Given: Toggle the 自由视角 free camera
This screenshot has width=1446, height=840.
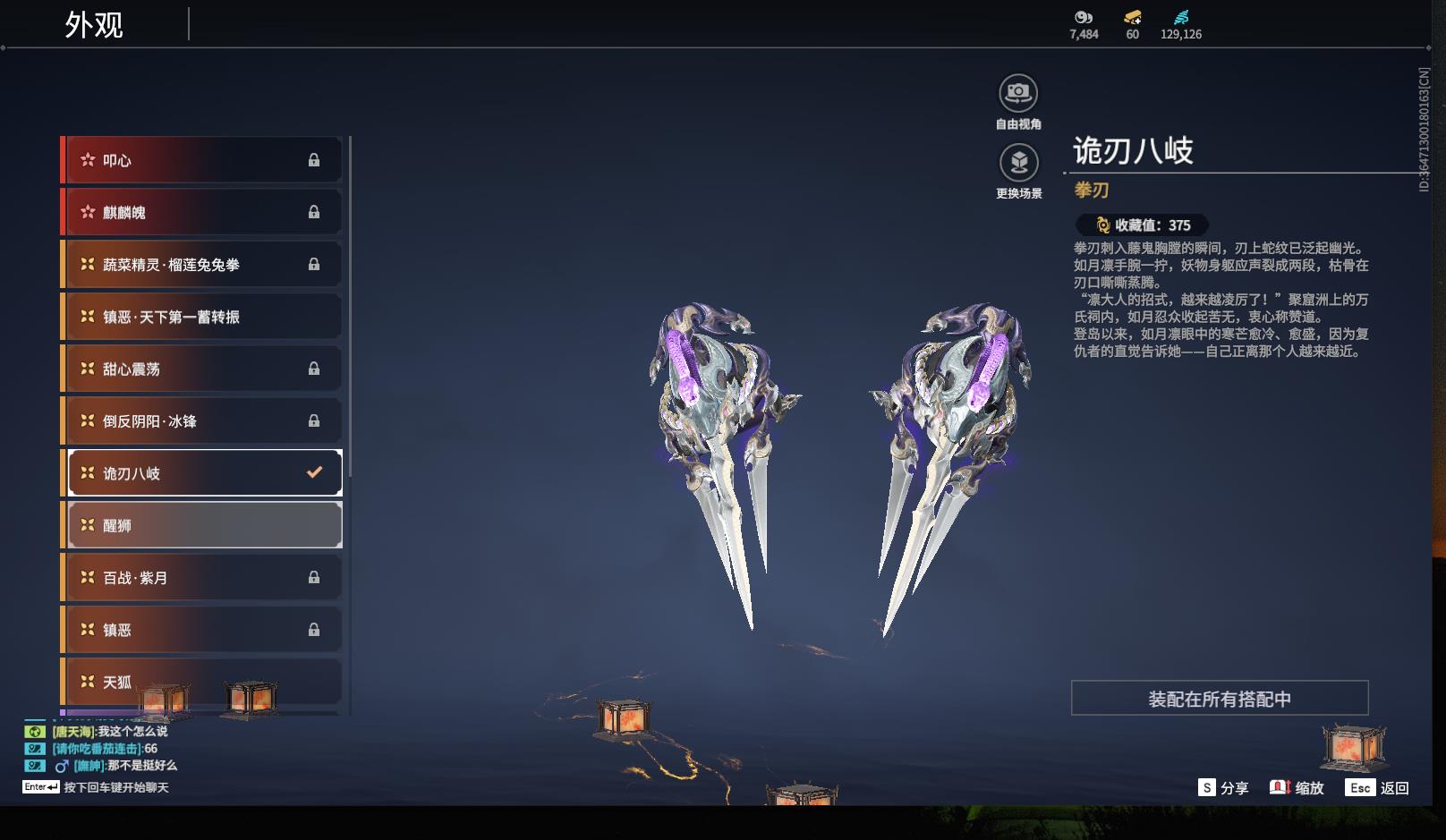Looking at the screenshot, I should pos(1018,93).
